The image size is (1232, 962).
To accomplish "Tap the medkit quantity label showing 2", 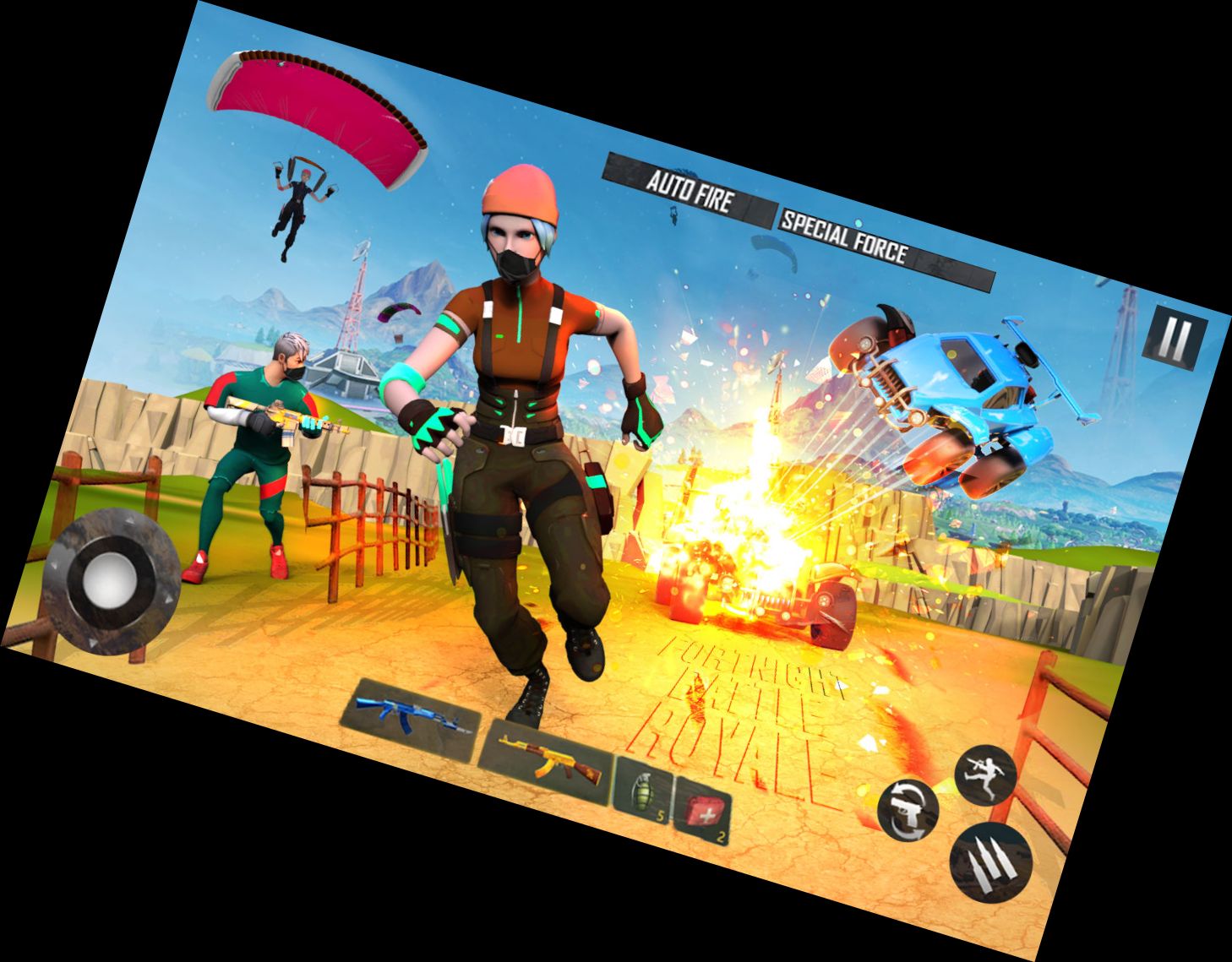I will 721,835.
